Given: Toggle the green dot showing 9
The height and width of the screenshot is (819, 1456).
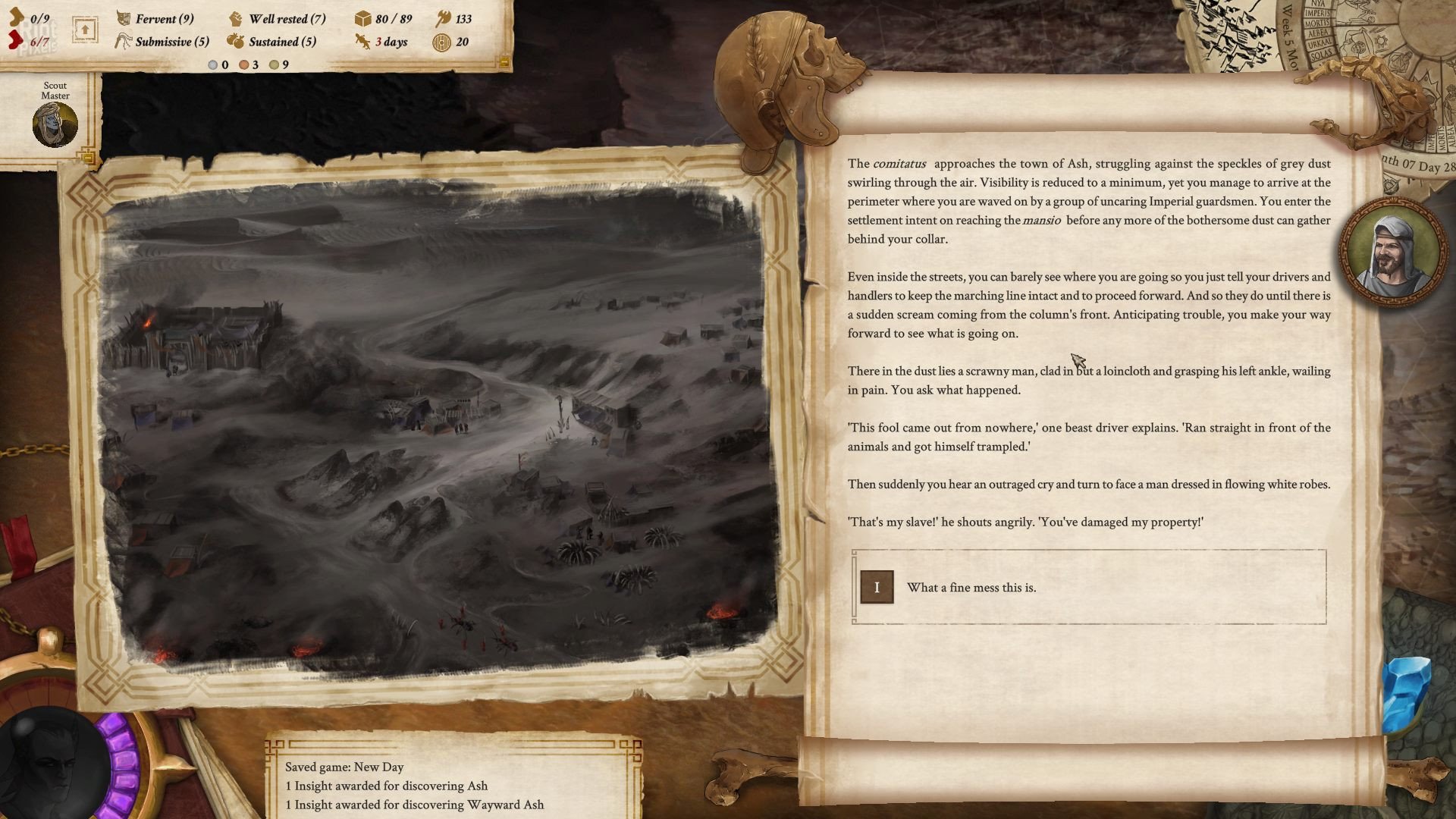Looking at the screenshot, I should [275, 66].
